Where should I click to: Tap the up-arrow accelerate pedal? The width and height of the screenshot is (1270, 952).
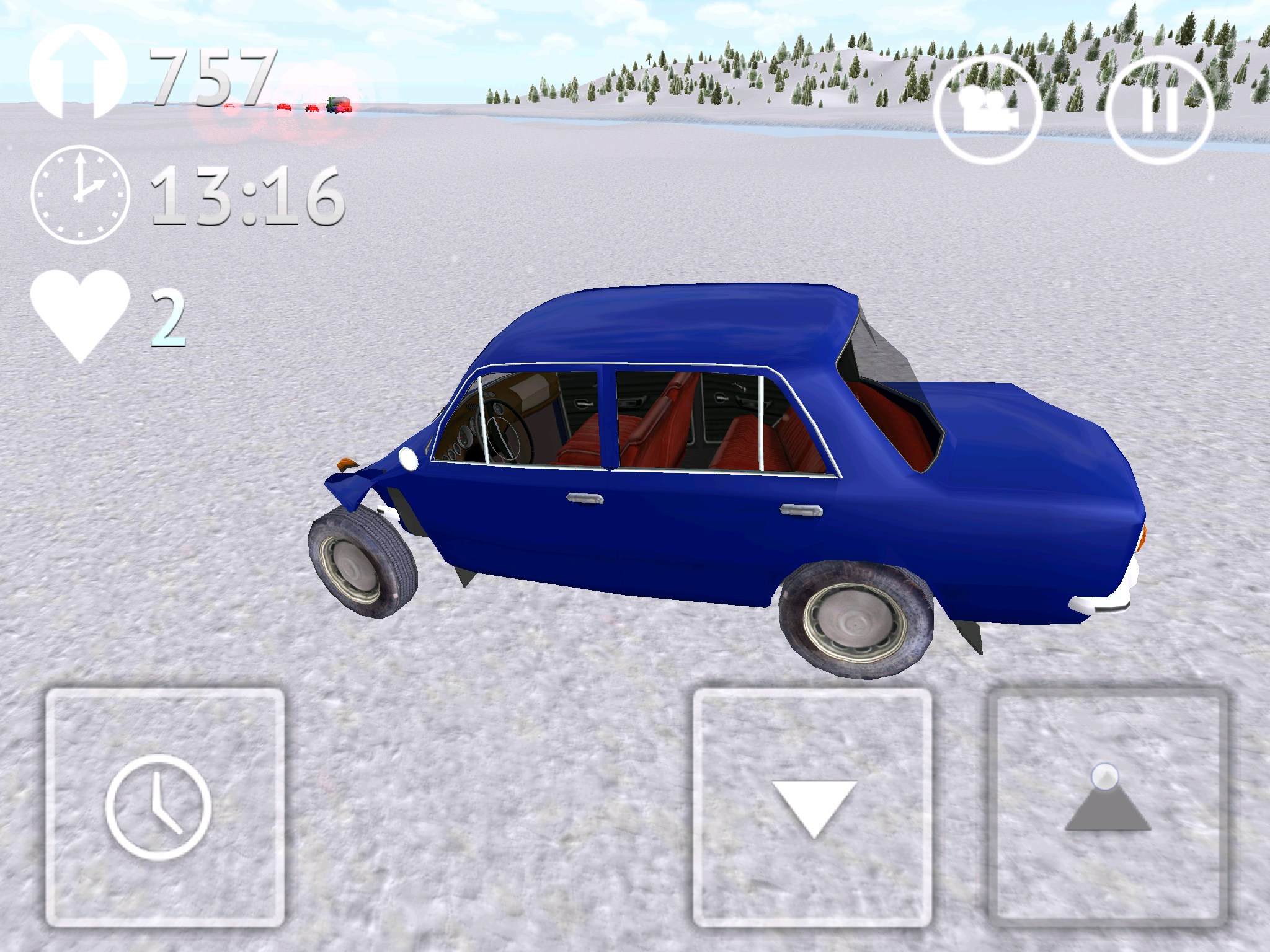[1108, 808]
